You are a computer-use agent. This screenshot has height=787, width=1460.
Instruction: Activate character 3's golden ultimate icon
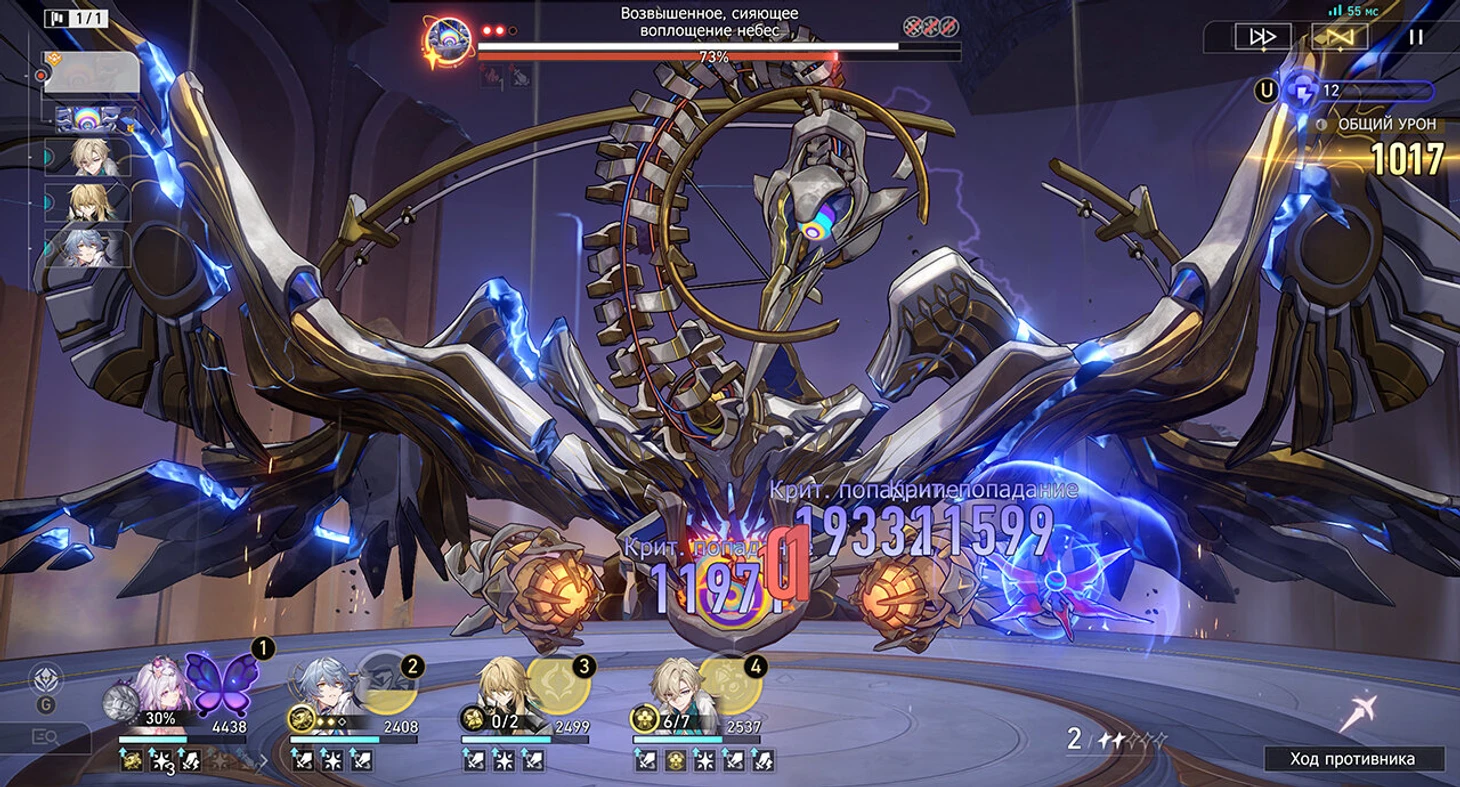pyautogui.click(x=556, y=683)
